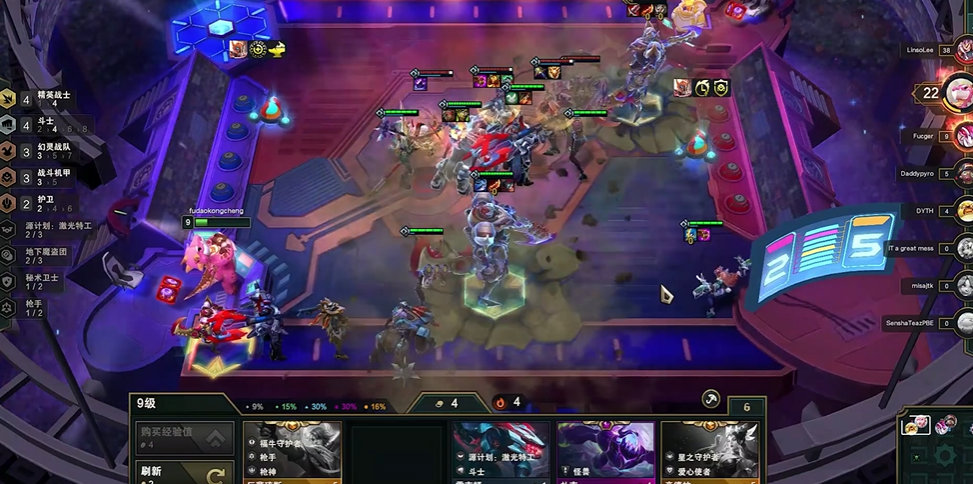Inspect the 精英战士 trait
This screenshot has width=973, height=484.
45,99
